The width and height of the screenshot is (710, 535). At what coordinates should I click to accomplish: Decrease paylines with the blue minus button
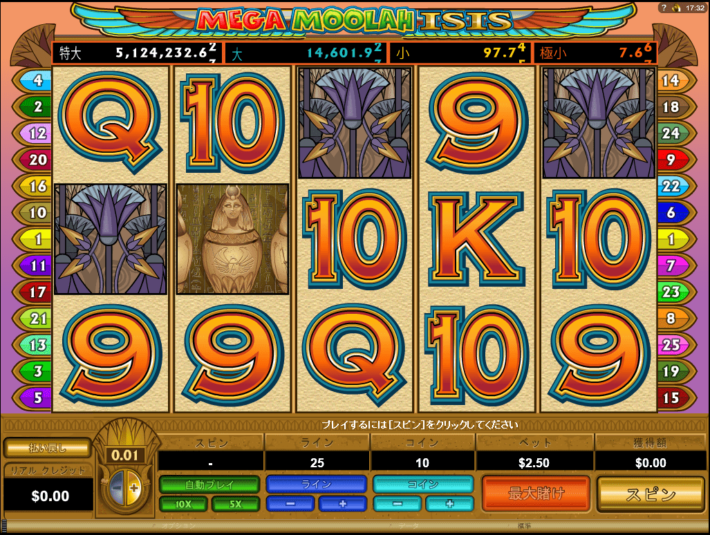[291, 504]
